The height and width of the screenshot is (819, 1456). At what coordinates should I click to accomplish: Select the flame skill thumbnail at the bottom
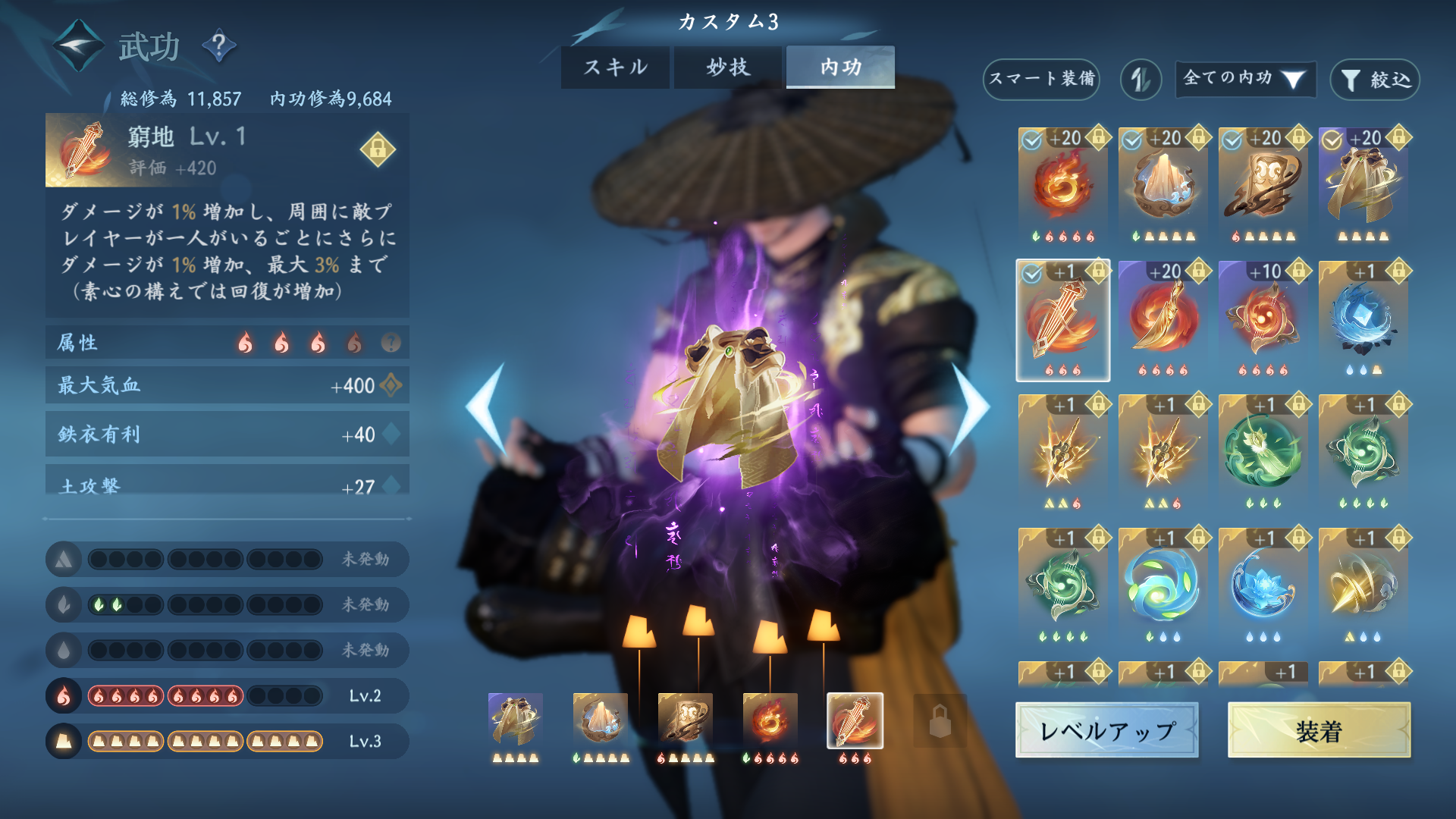(x=769, y=722)
